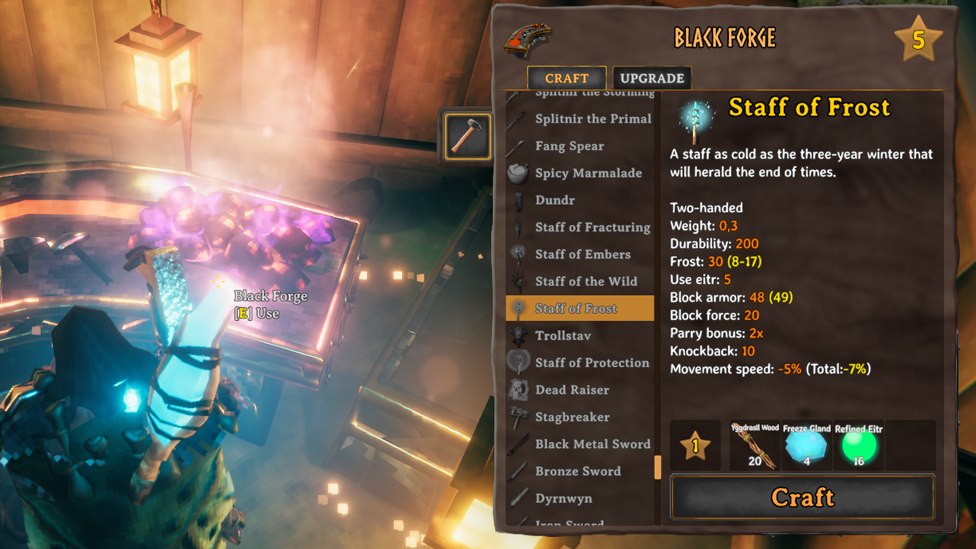Switch to the Upgrade tab
The image size is (976, 549).
(651, 78)
